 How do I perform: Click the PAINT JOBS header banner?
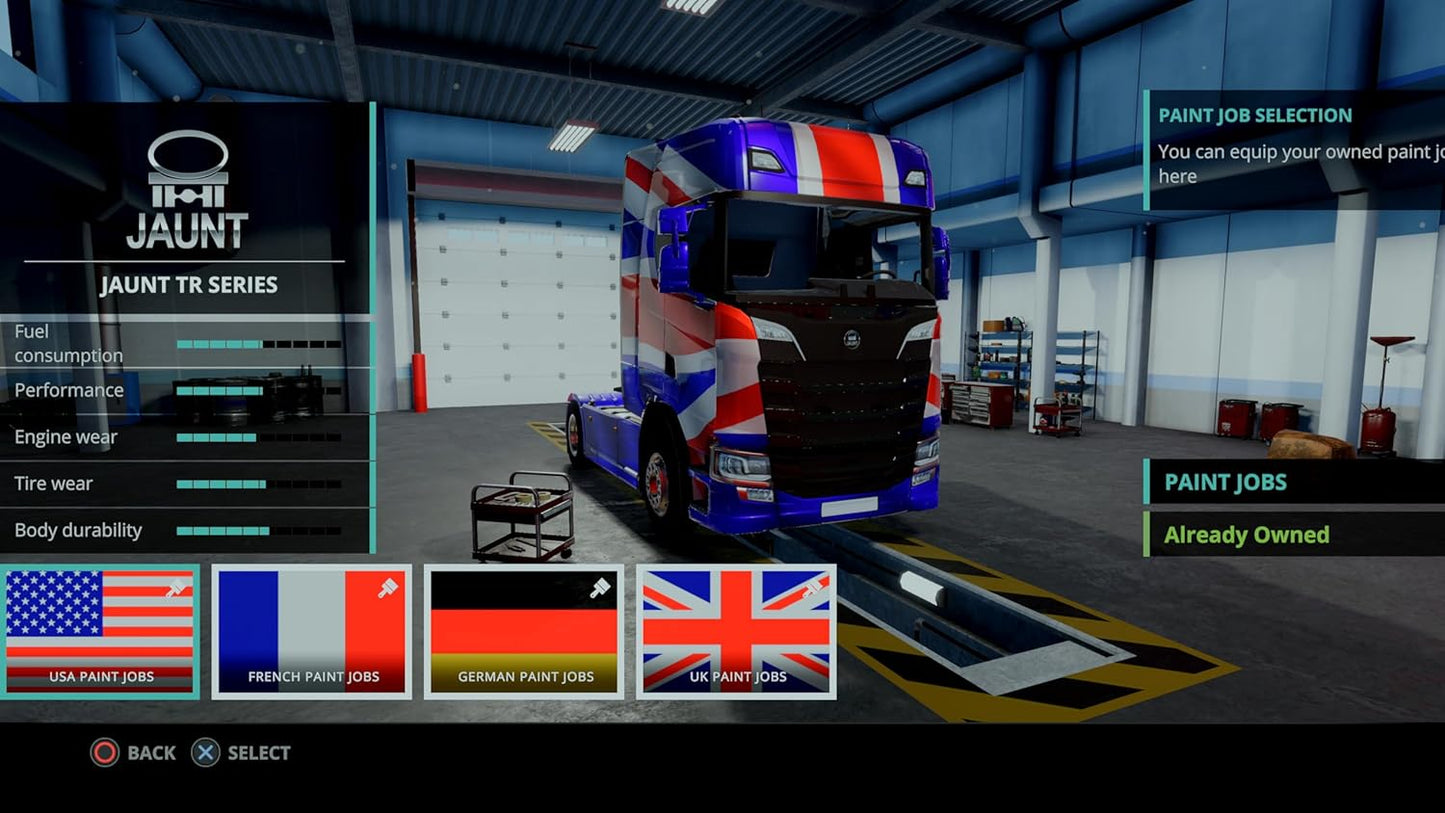pos(1292,482)
